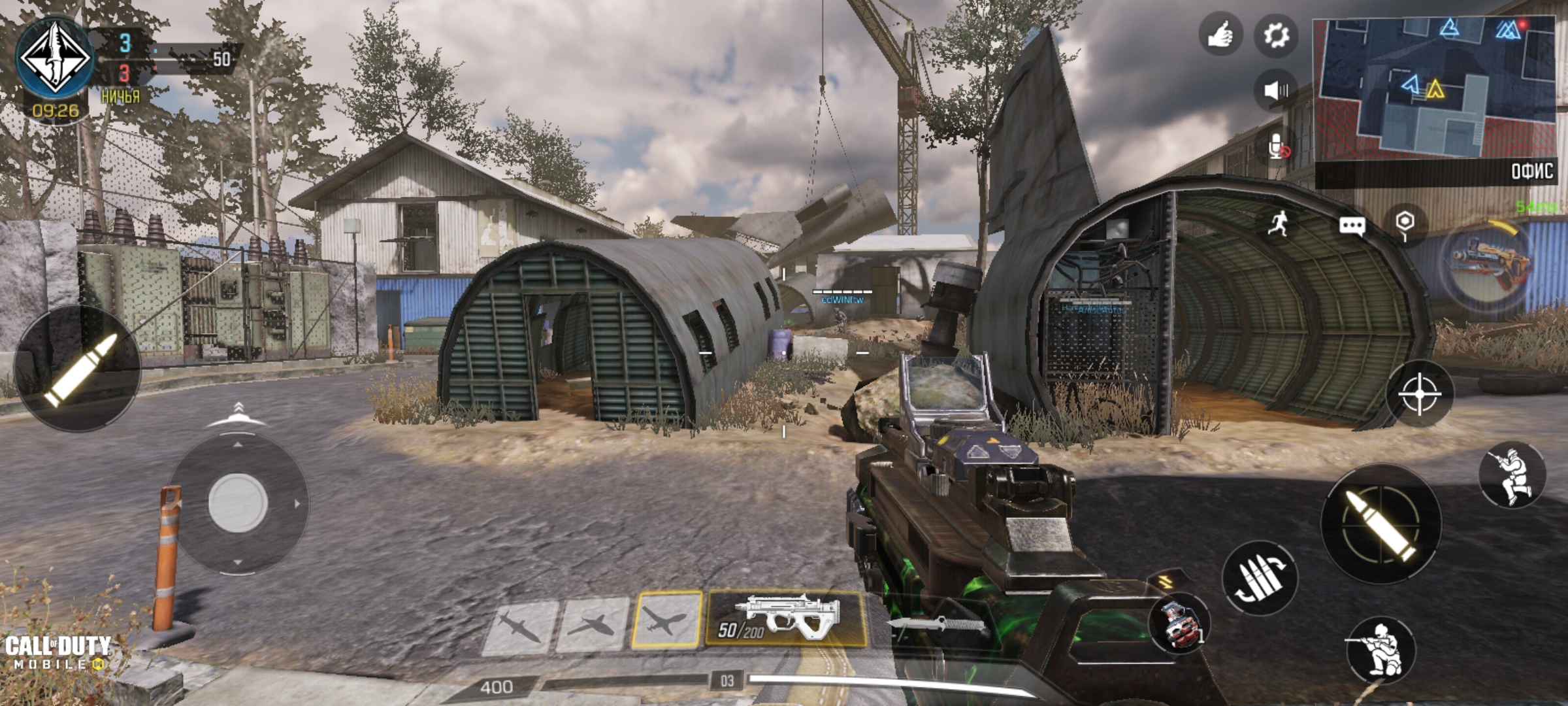
Task: Tap the thumbs-up like icon
Action: pos(1219,34)
